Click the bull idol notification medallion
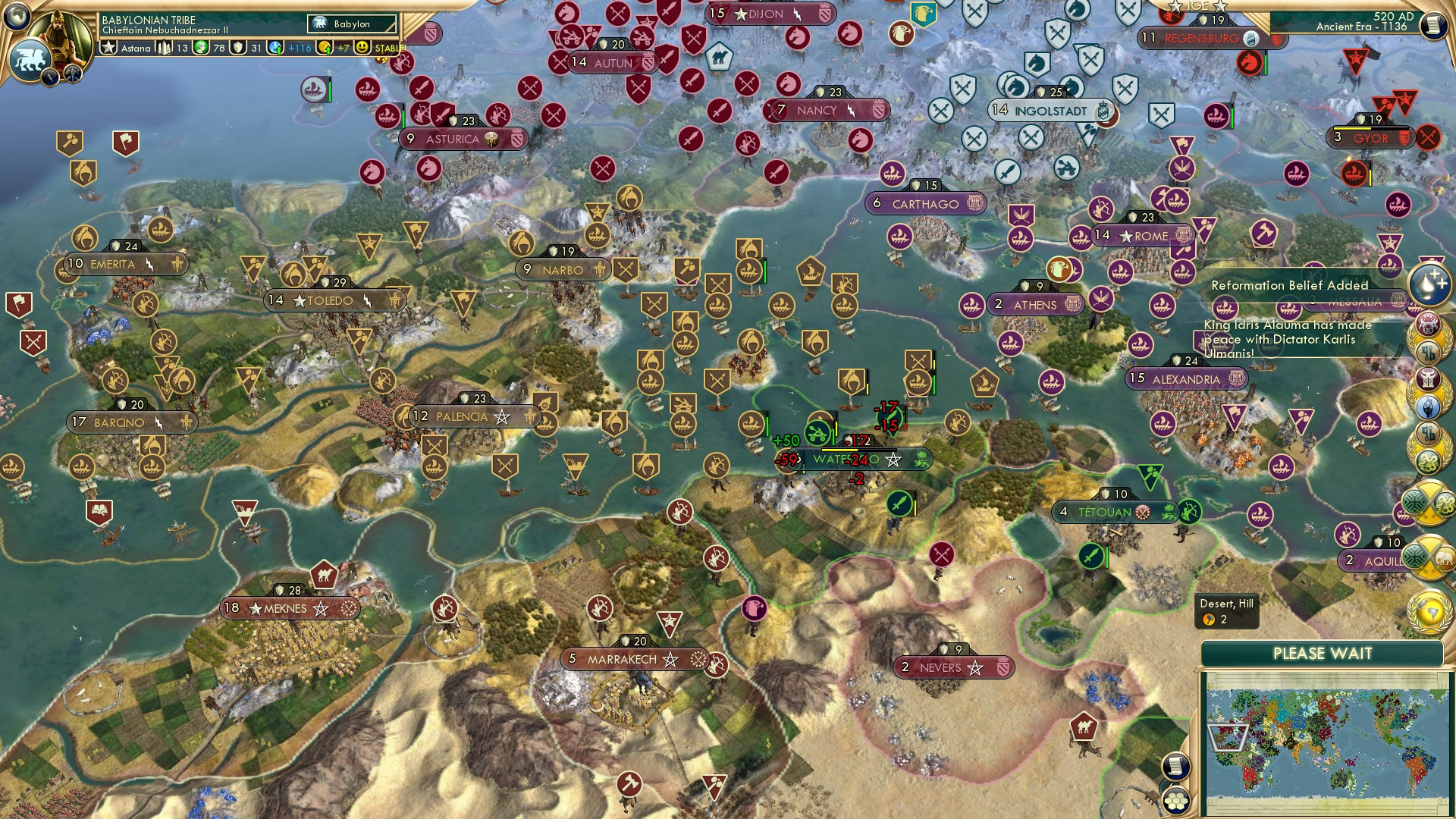The height and width of the screenshot is (819, 1456). click(x=1429, y=378)
